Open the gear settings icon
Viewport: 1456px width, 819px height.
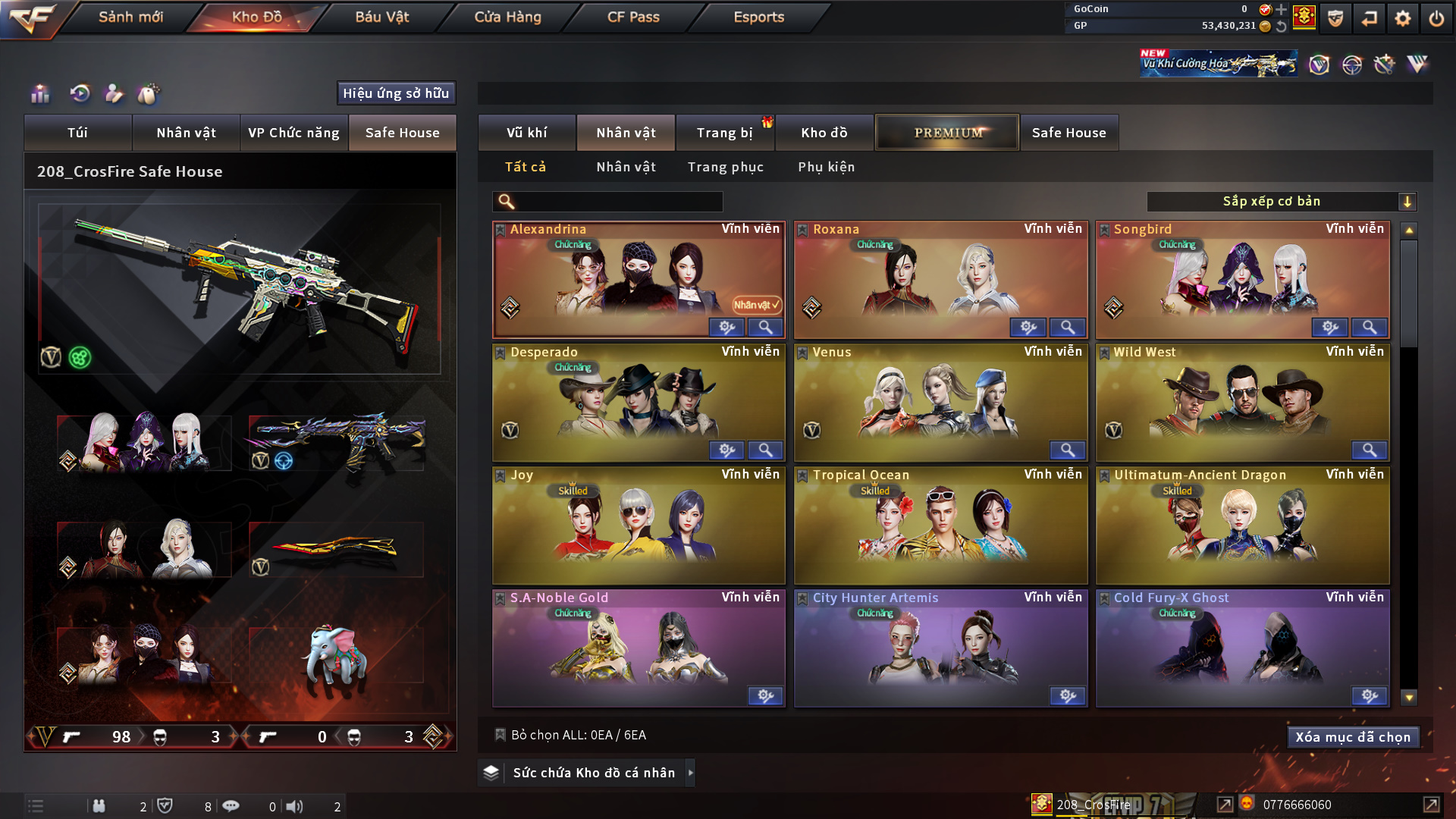pyautogui.click(x=1402, y=18)
